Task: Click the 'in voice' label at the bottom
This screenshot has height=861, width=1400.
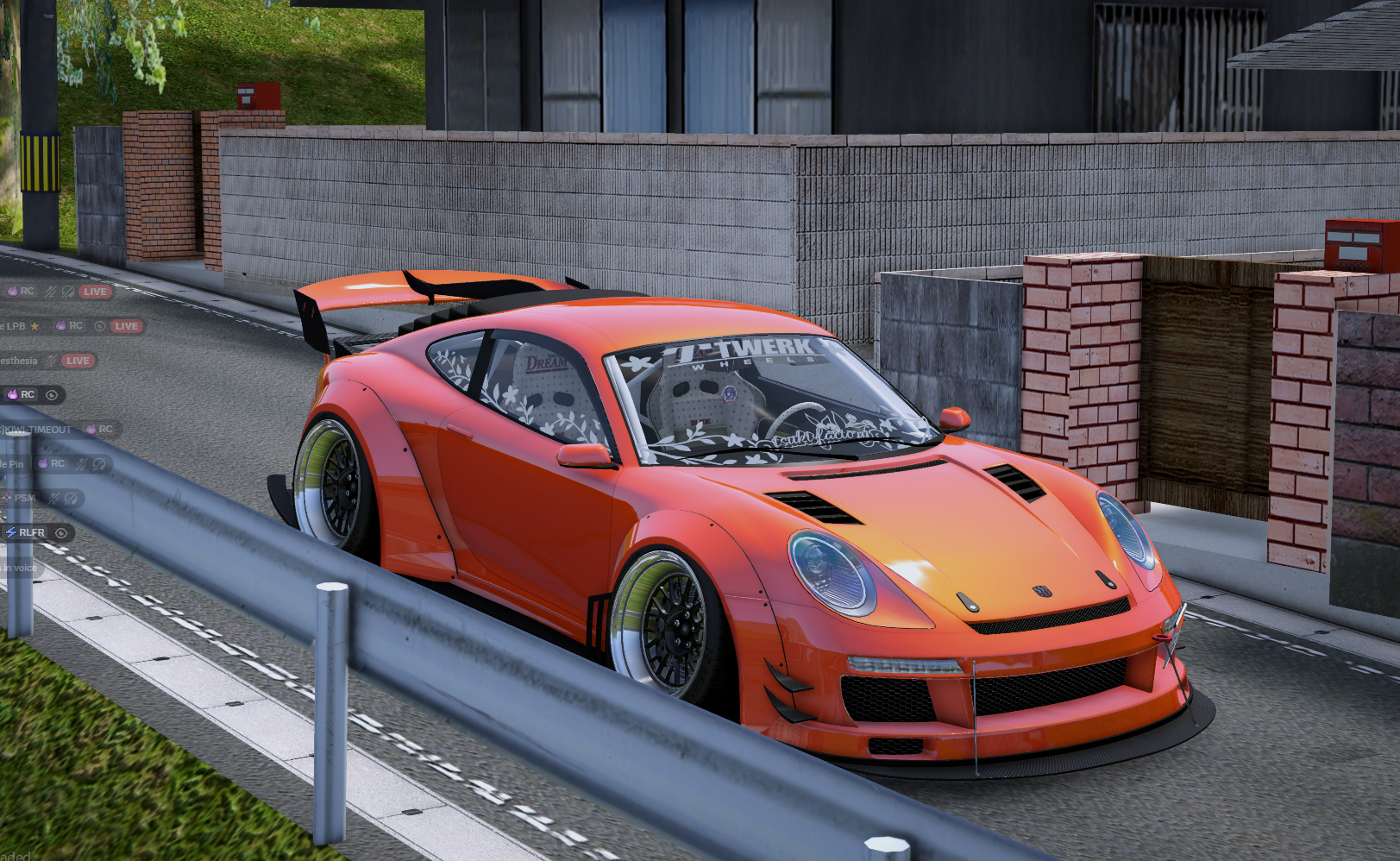Action: tap(19, 568)
